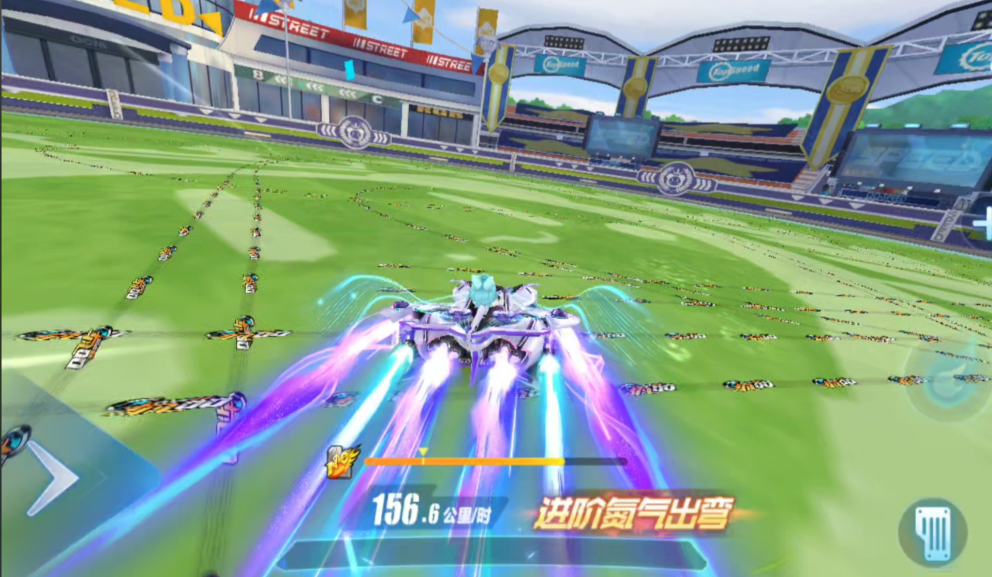
Task: Tap the reset card button
Action: tap(933, 533)
